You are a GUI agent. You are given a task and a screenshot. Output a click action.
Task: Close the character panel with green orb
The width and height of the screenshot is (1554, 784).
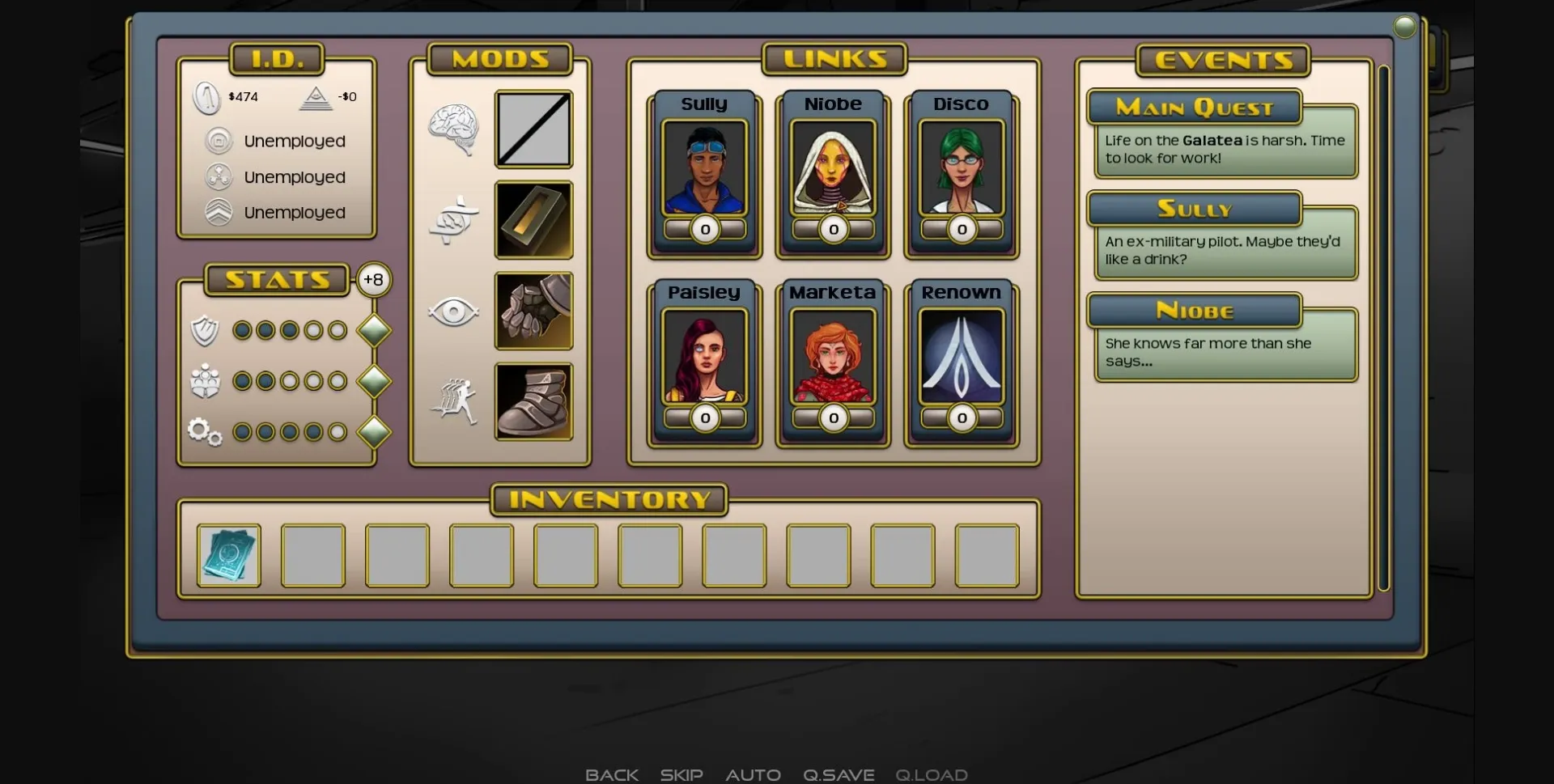(x=1405, y=28)
